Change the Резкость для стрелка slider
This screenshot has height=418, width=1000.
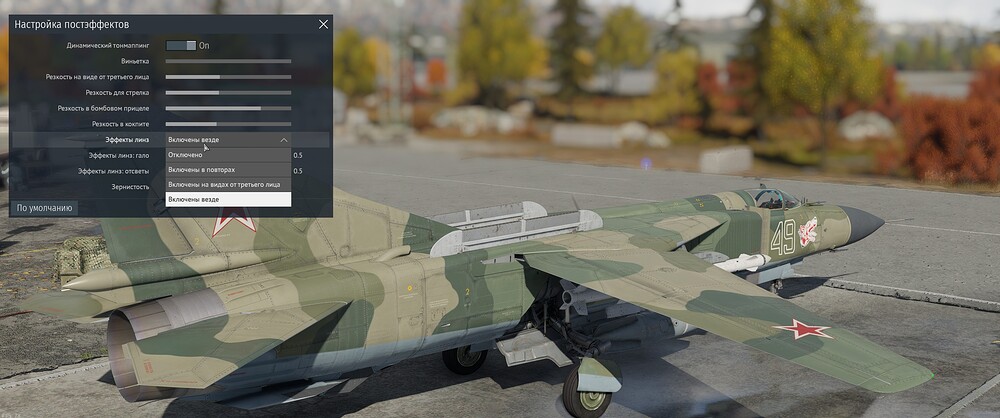pos(228,93)
